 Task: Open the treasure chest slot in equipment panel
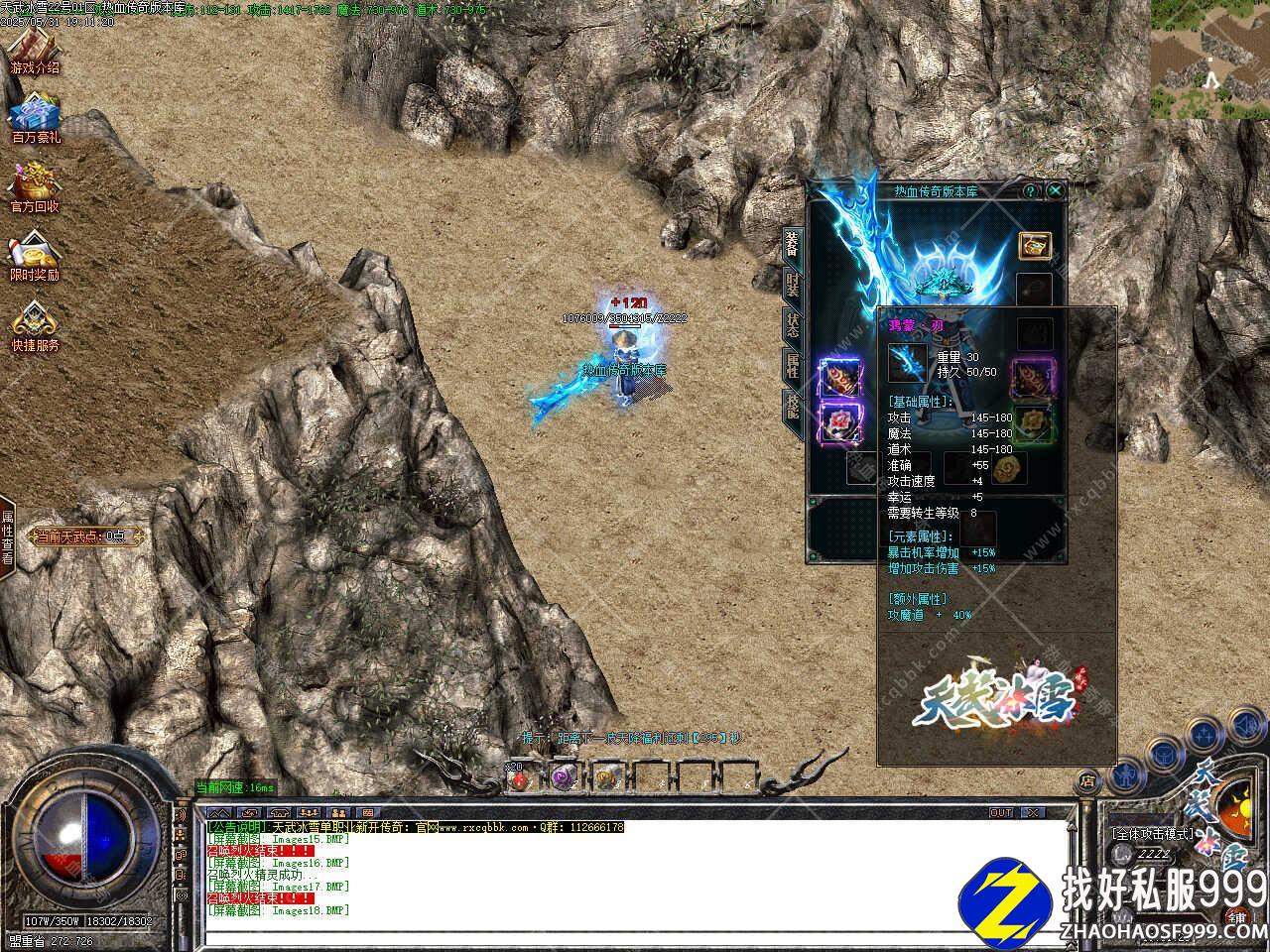(x=1035, y=246)
